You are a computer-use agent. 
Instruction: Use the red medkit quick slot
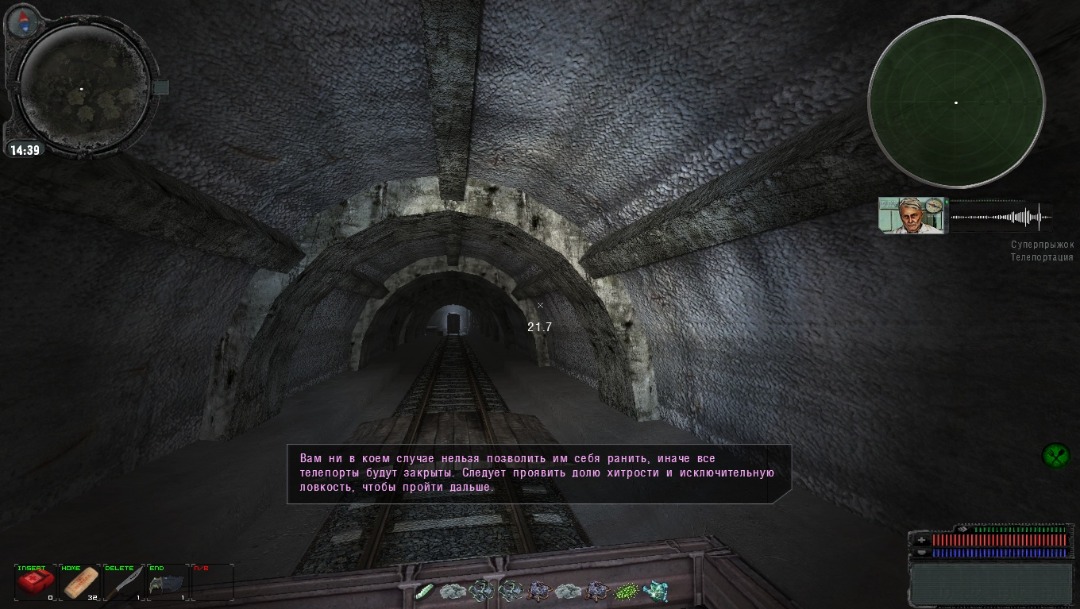(34, 583)
